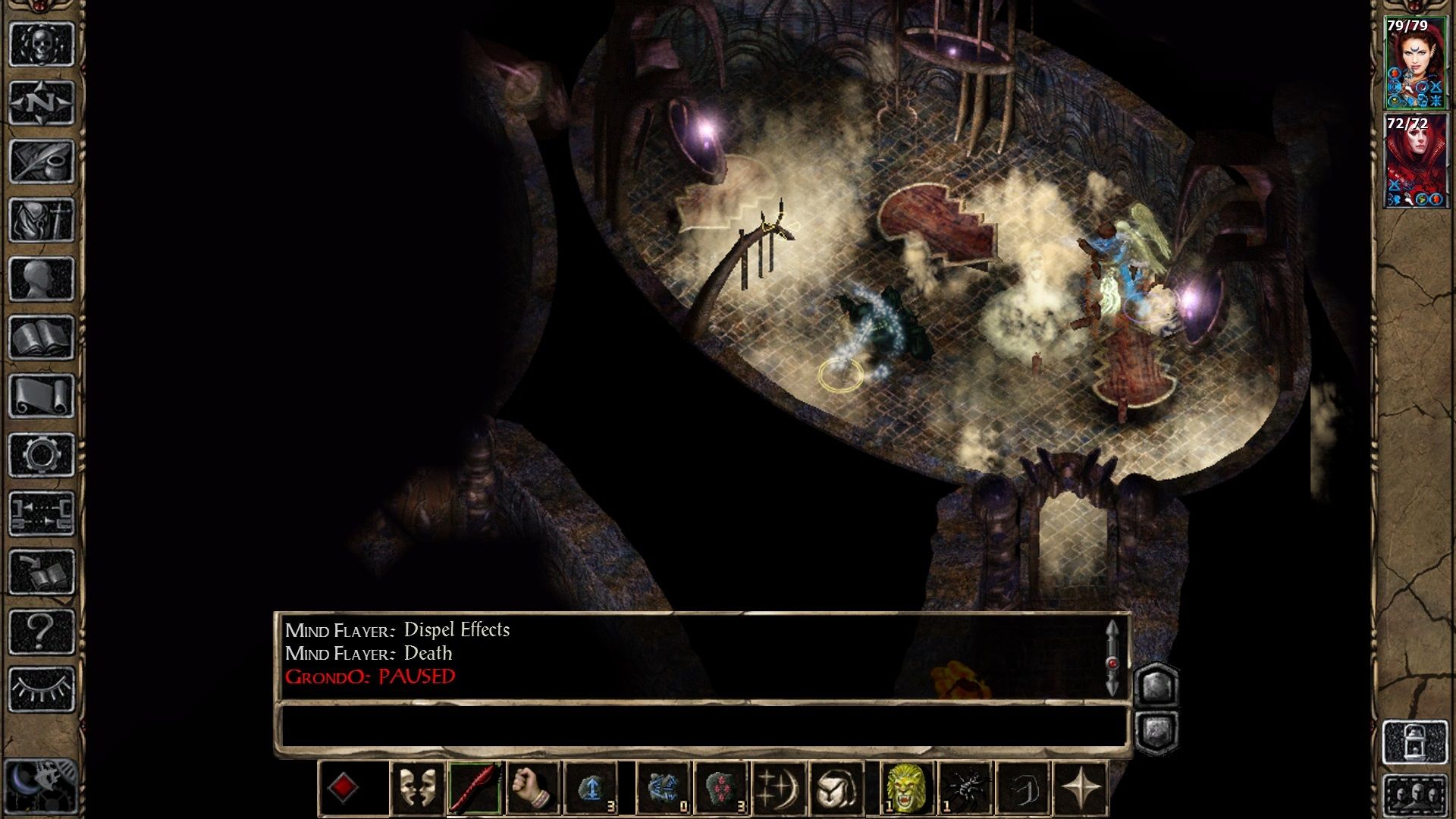Select the twin masks action icon
This screenshot has height=819, width=1456.
[x=419, y=785]
